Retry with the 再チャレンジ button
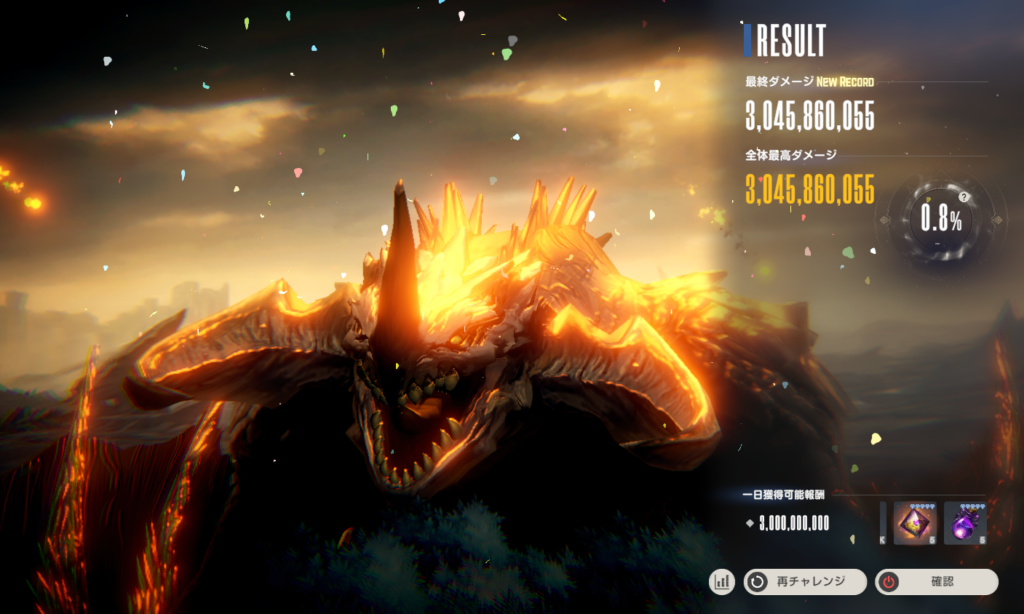The image size is (1024, 614). click(x=804, y=581)
